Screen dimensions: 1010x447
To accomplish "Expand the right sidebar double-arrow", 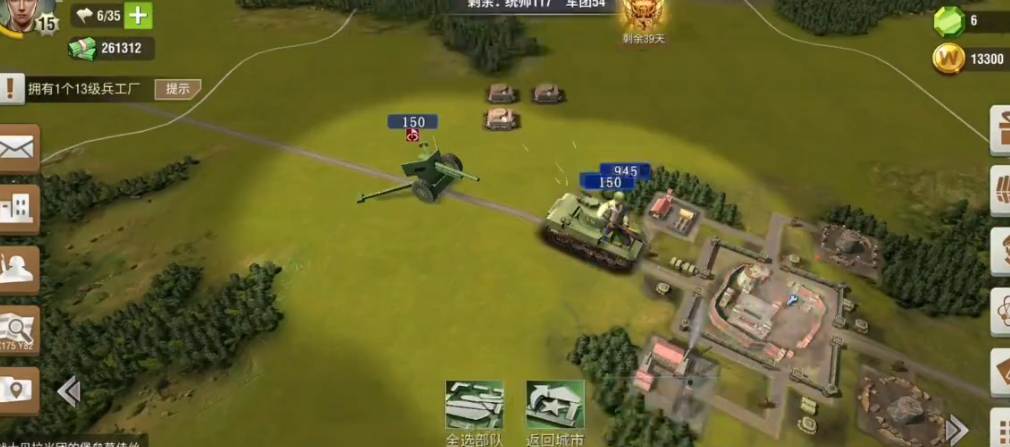I will tap(956, 429).
